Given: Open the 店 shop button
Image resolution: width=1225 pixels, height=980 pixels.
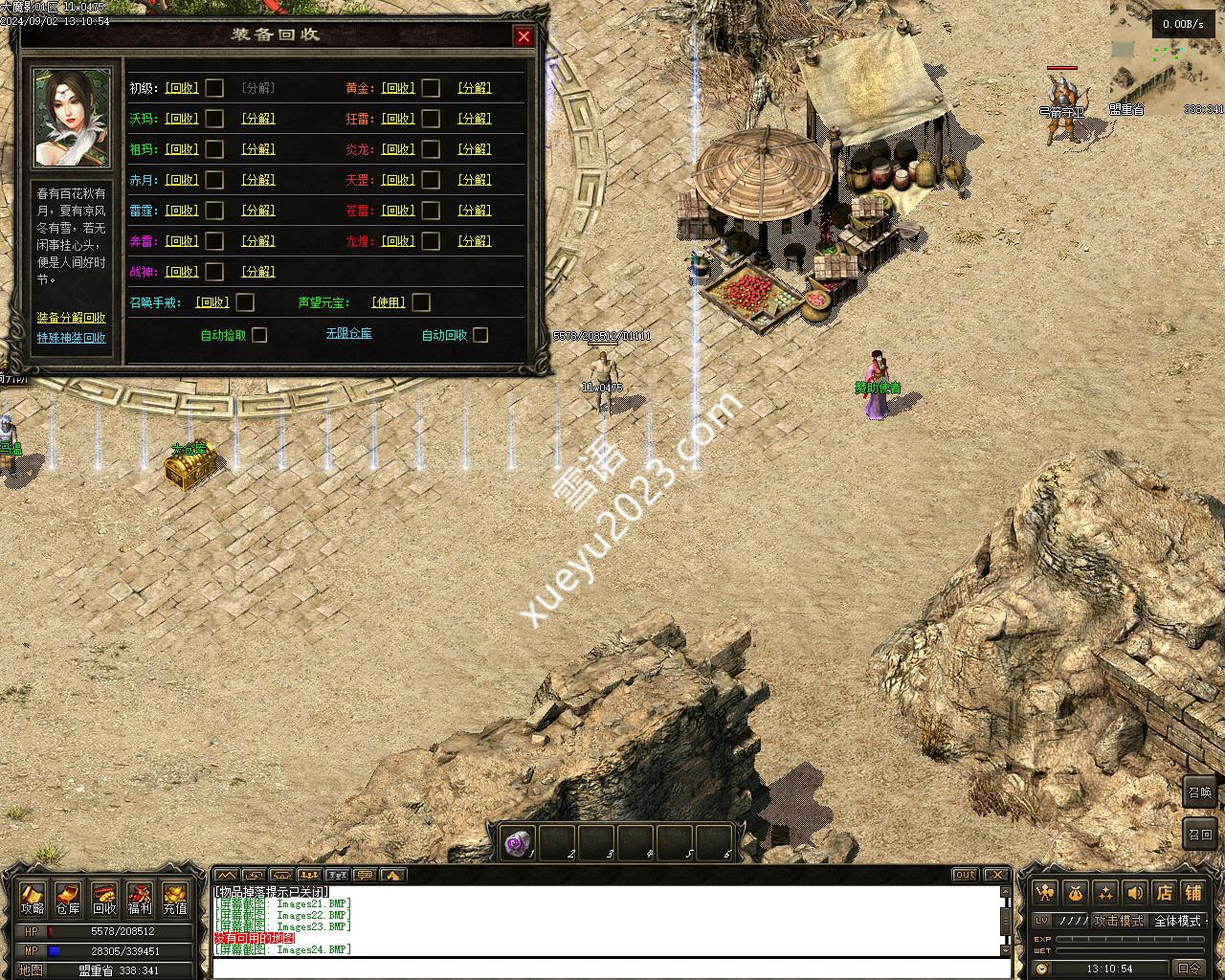Looking at the screenshot, I should [1164, 893].
